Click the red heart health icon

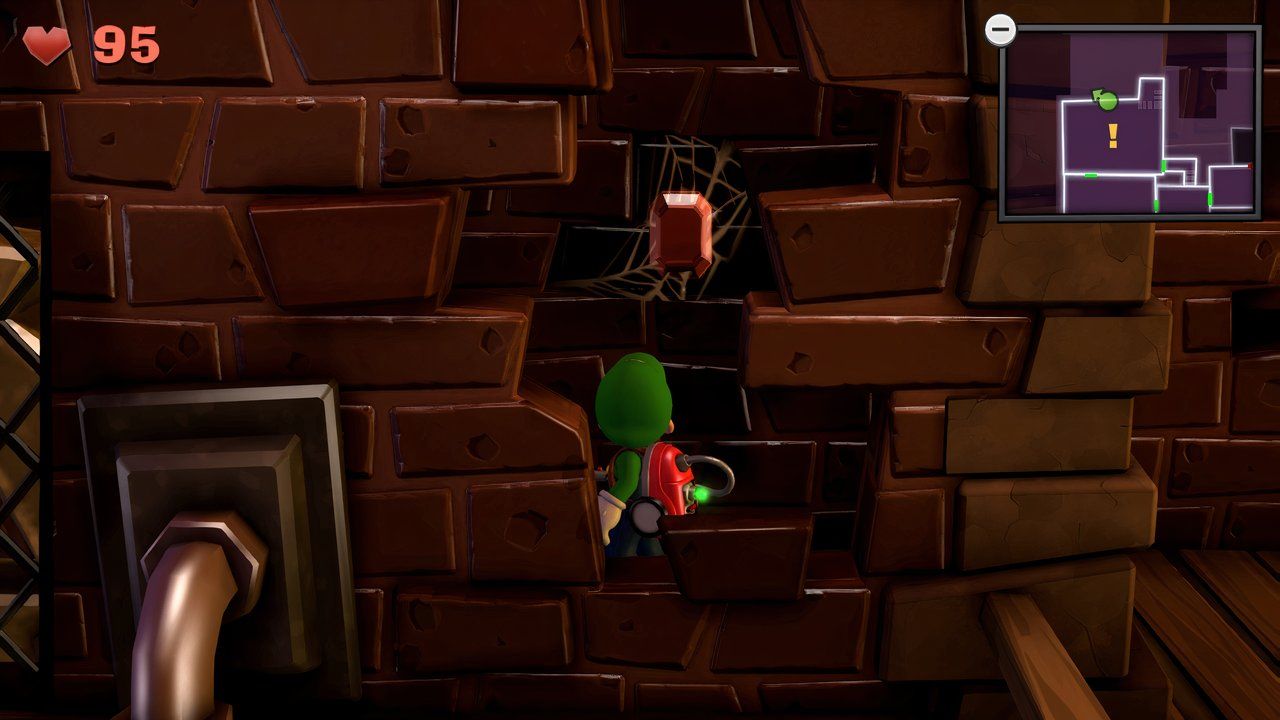tap(47, 38)
